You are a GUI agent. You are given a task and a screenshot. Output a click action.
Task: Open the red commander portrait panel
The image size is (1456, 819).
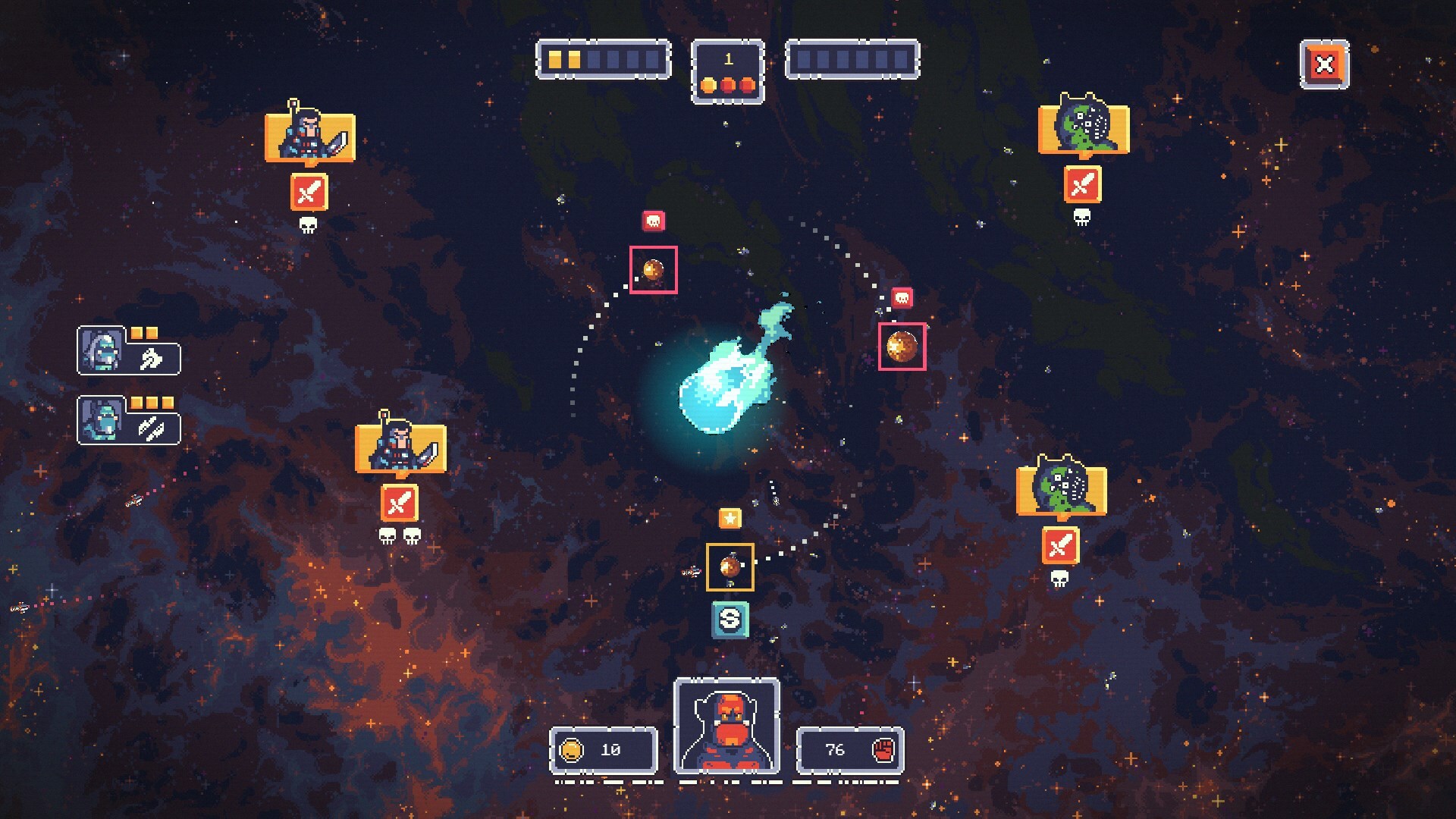(726, 726)
